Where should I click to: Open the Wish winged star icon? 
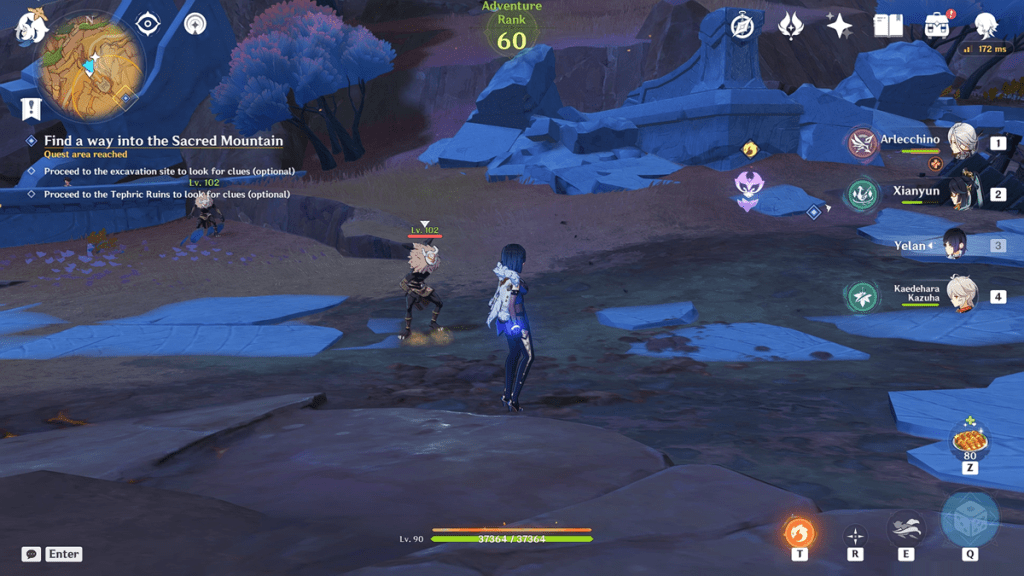coord(791,26)
